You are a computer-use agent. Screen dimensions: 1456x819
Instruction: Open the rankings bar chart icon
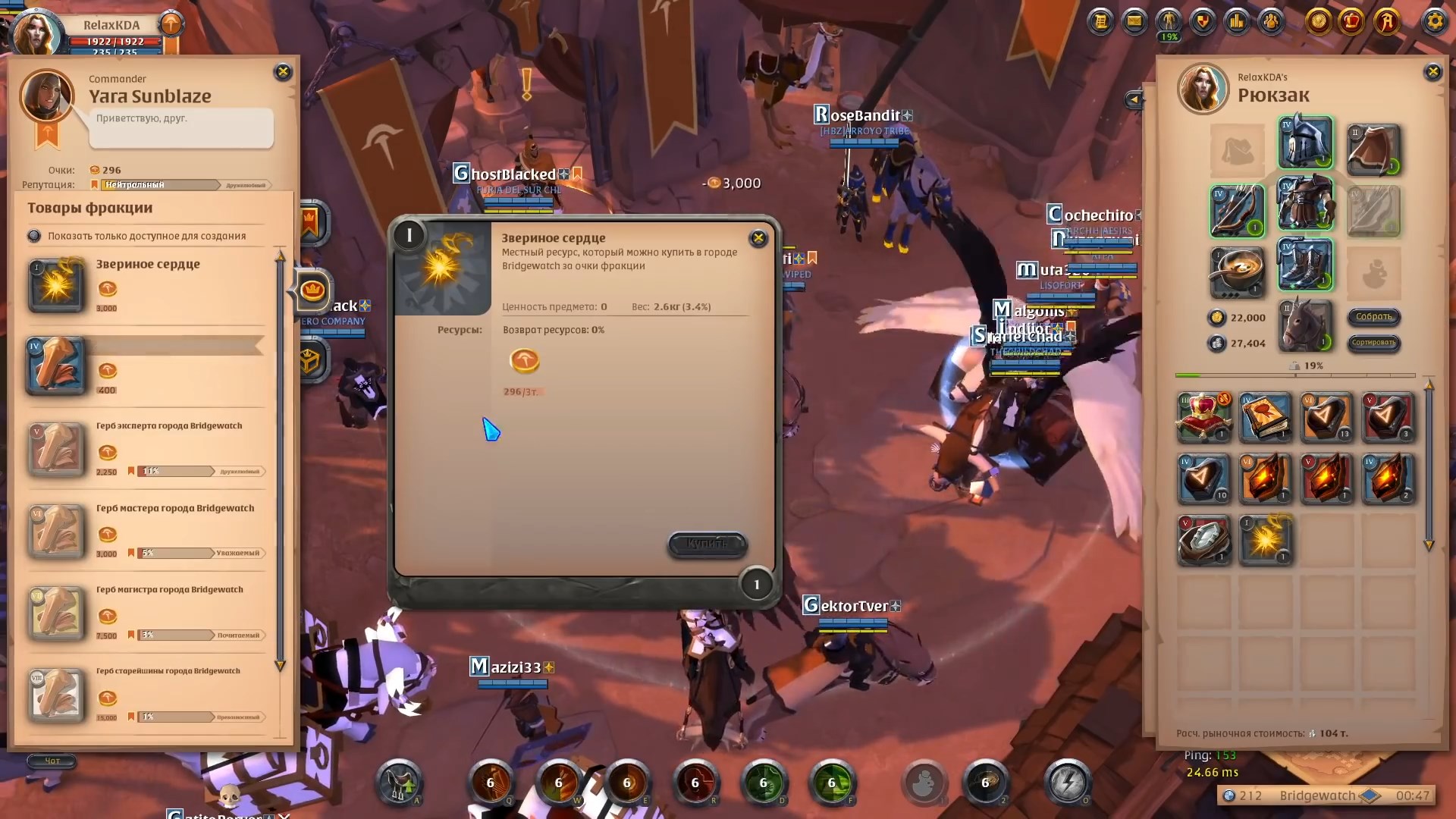click(x=1237, y=23)
